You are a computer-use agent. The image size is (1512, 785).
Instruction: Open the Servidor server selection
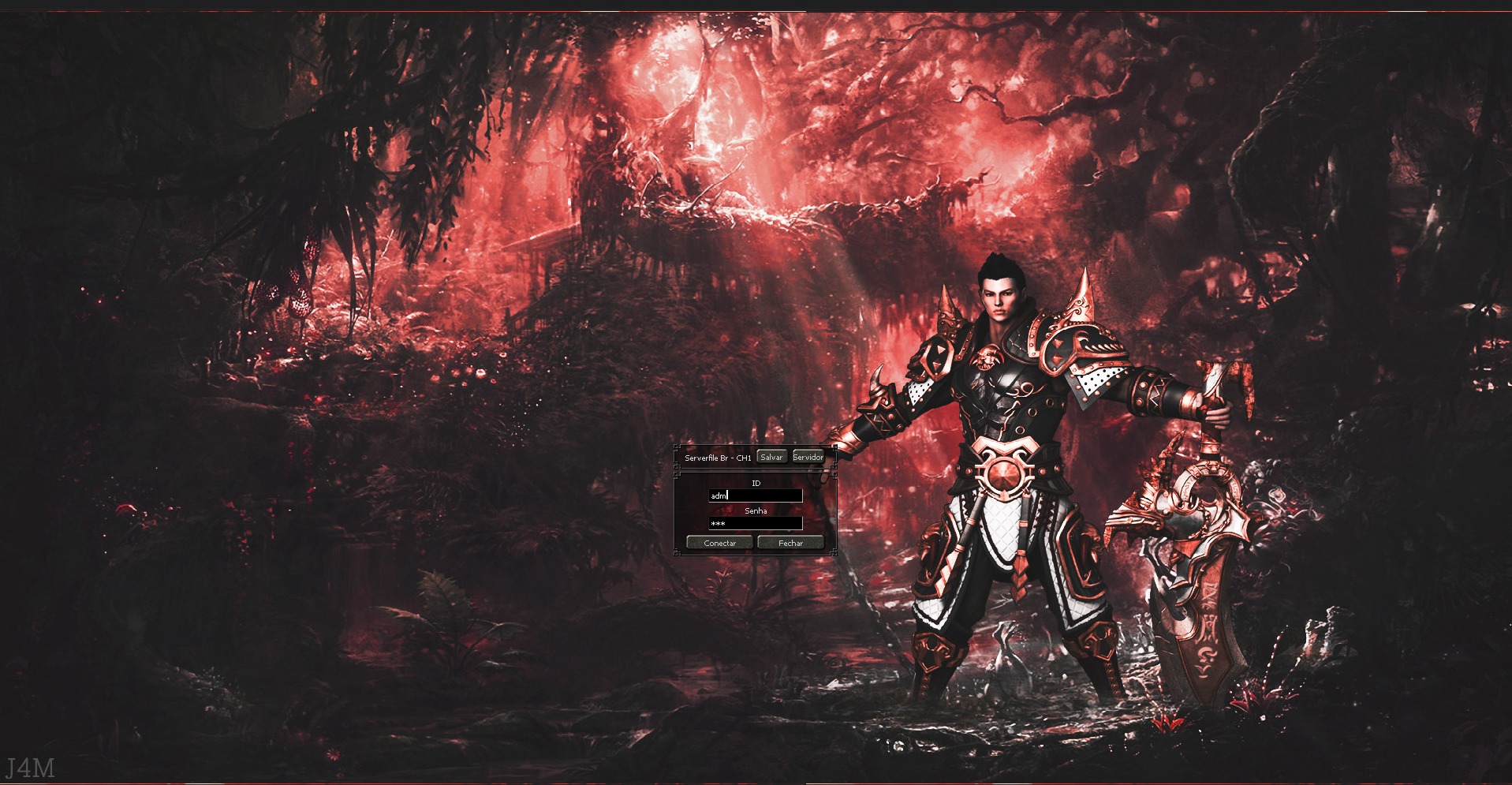pyautogui.click(x=808, y=457)
